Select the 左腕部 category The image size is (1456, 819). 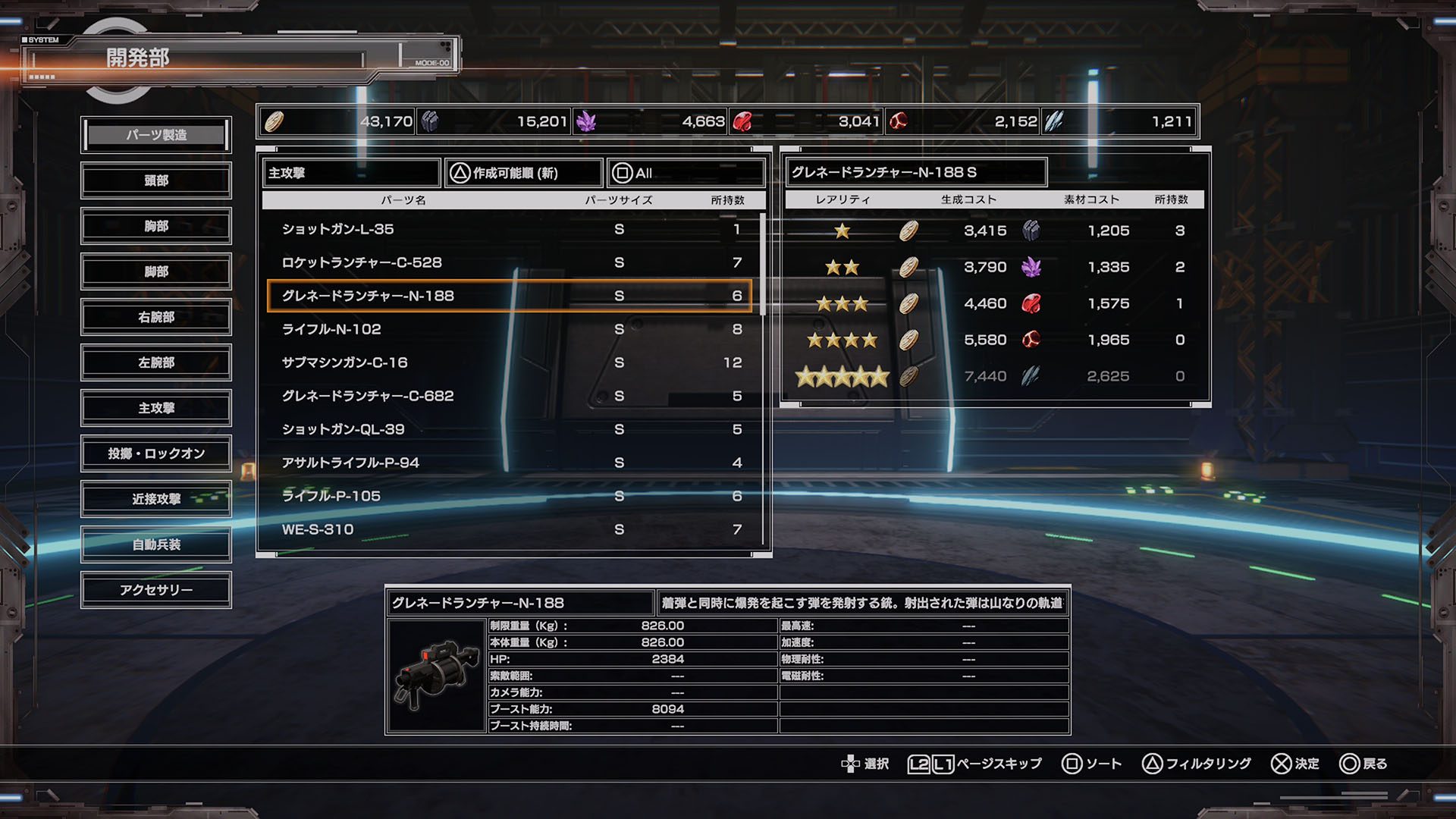tap(156, 362)
